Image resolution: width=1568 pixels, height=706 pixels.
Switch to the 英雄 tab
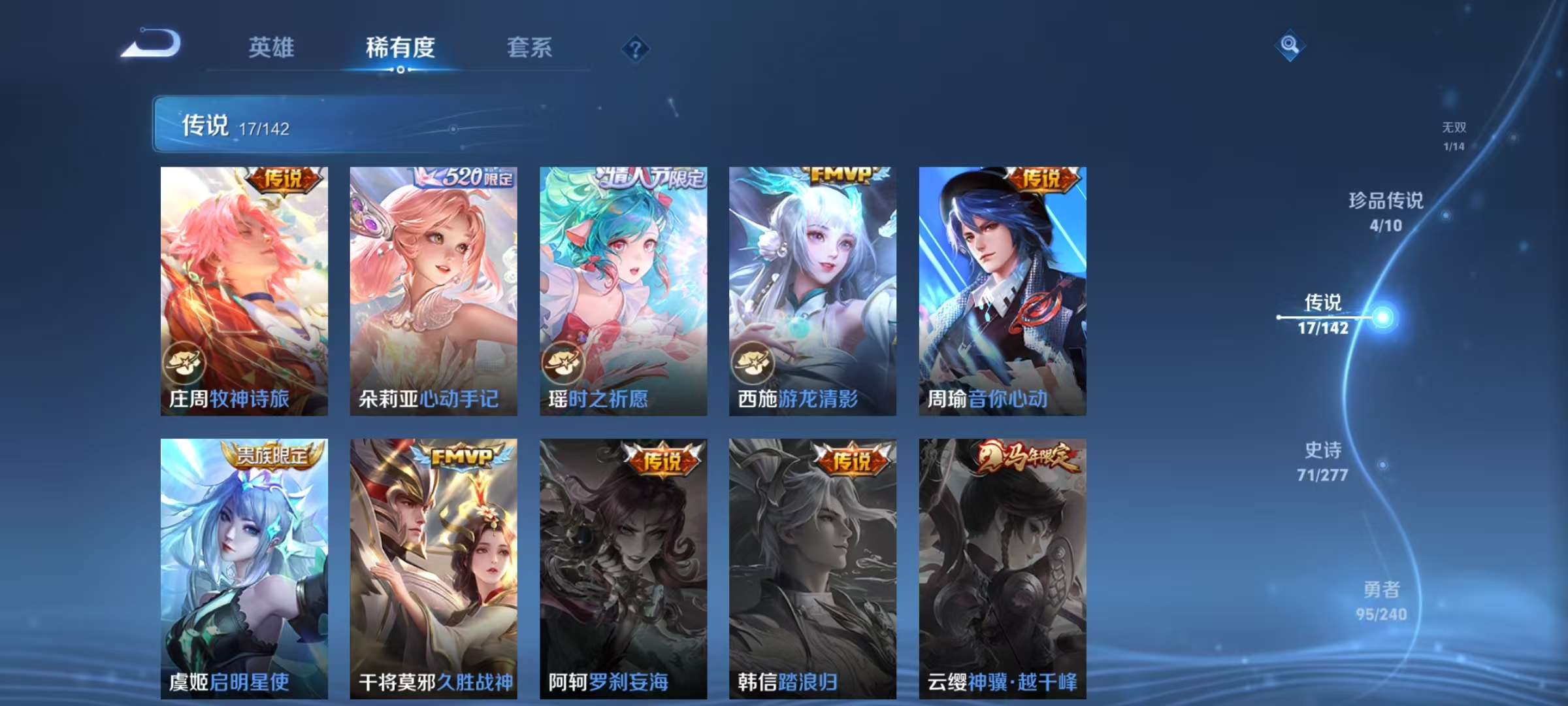click(x=272, y=47)
